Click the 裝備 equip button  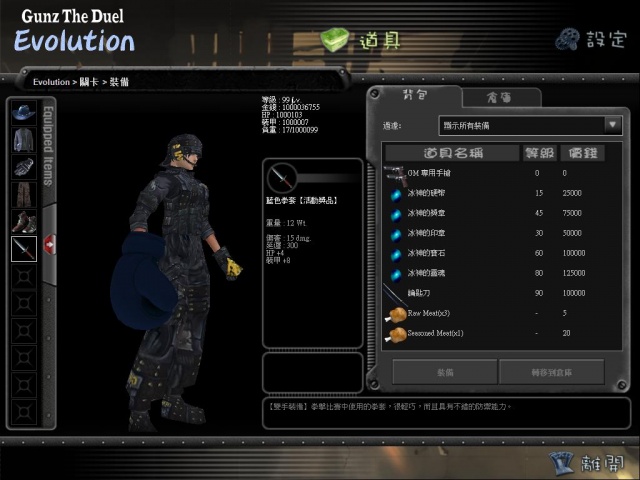coord(443,371)
